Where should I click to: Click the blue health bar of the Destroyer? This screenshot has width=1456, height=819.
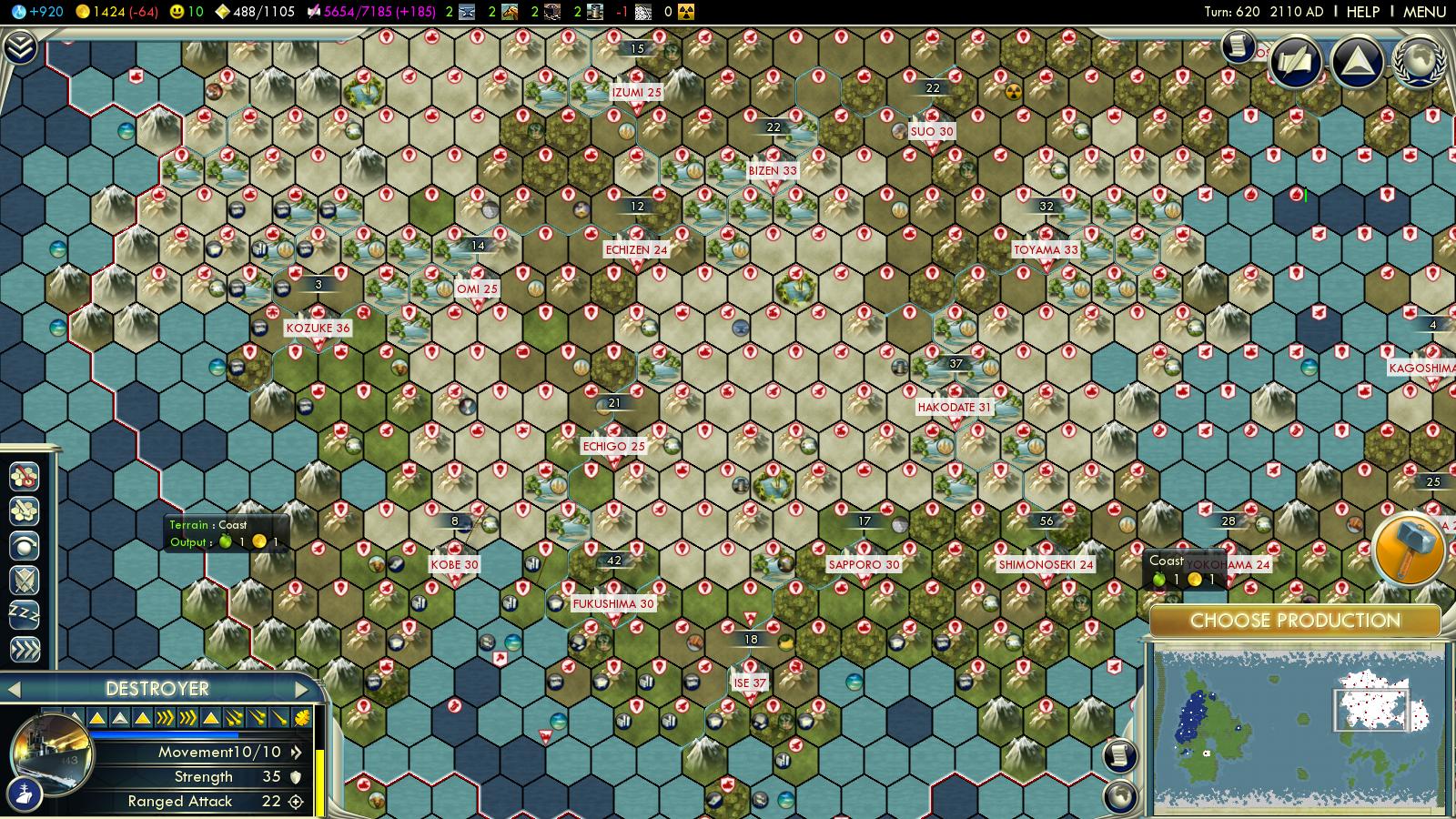(164, 734)
